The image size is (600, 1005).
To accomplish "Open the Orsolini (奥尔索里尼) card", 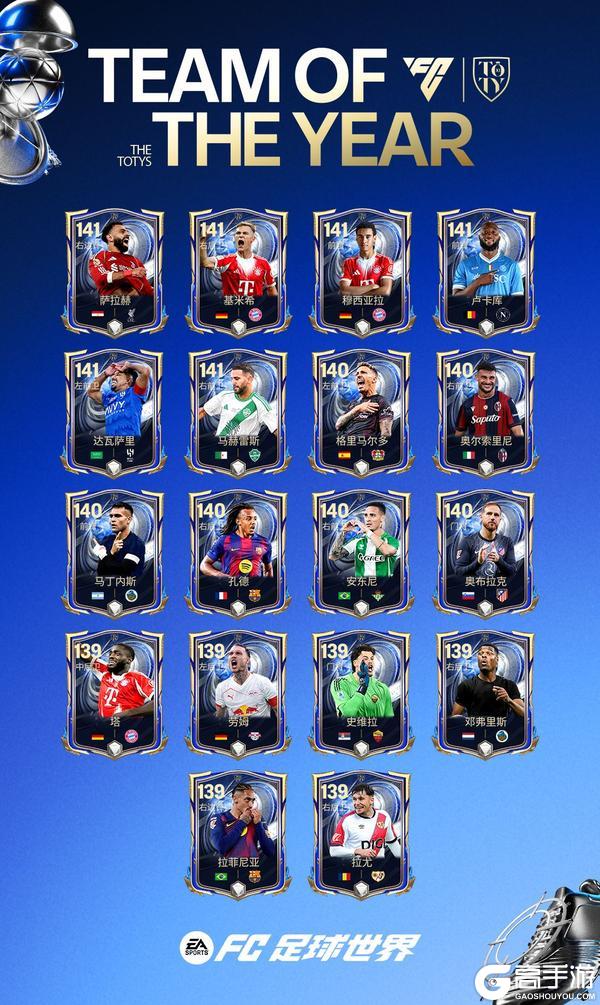I will [x=485, y=411].
